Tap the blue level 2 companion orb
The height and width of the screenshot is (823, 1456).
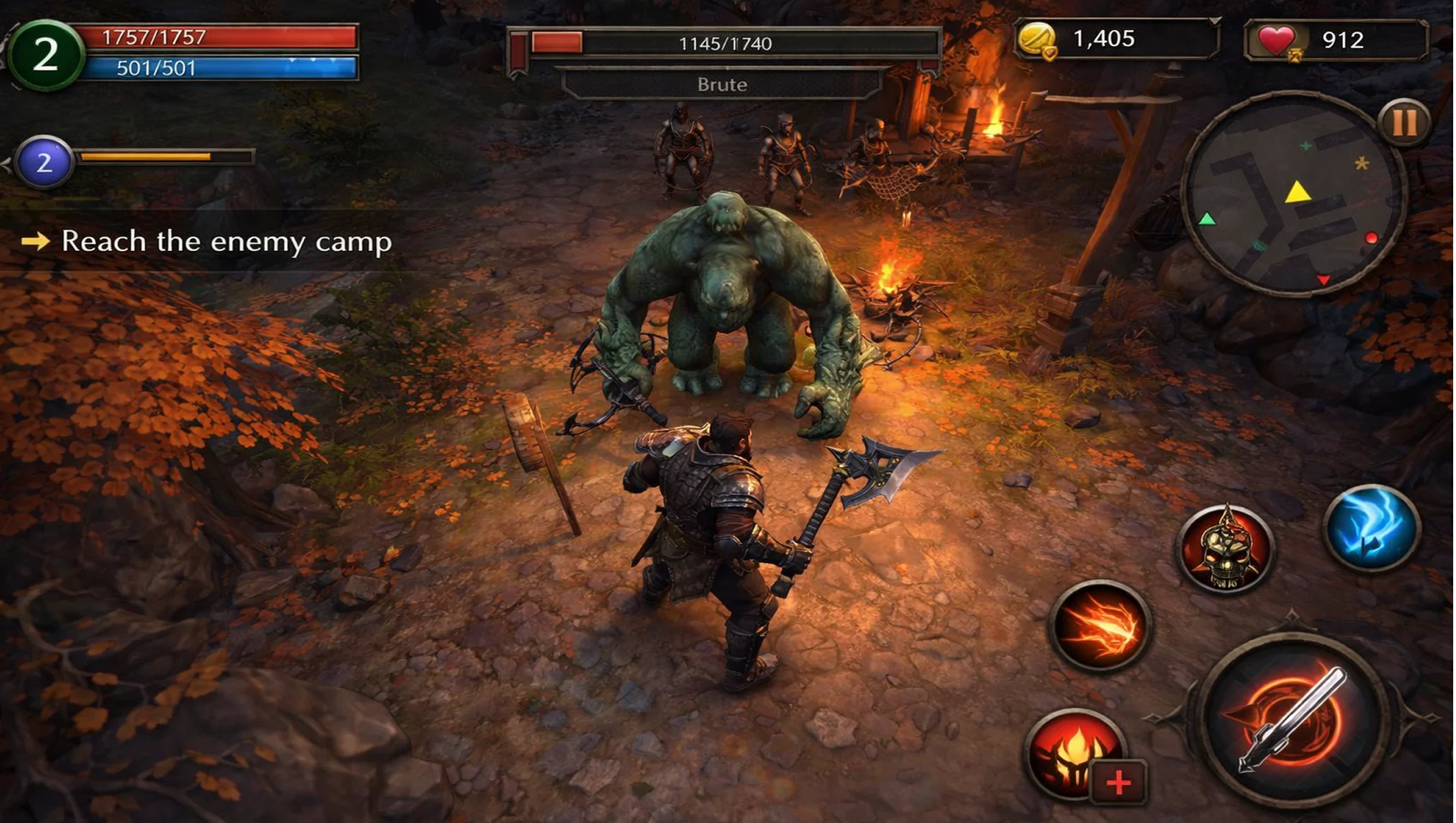point(44,163)
